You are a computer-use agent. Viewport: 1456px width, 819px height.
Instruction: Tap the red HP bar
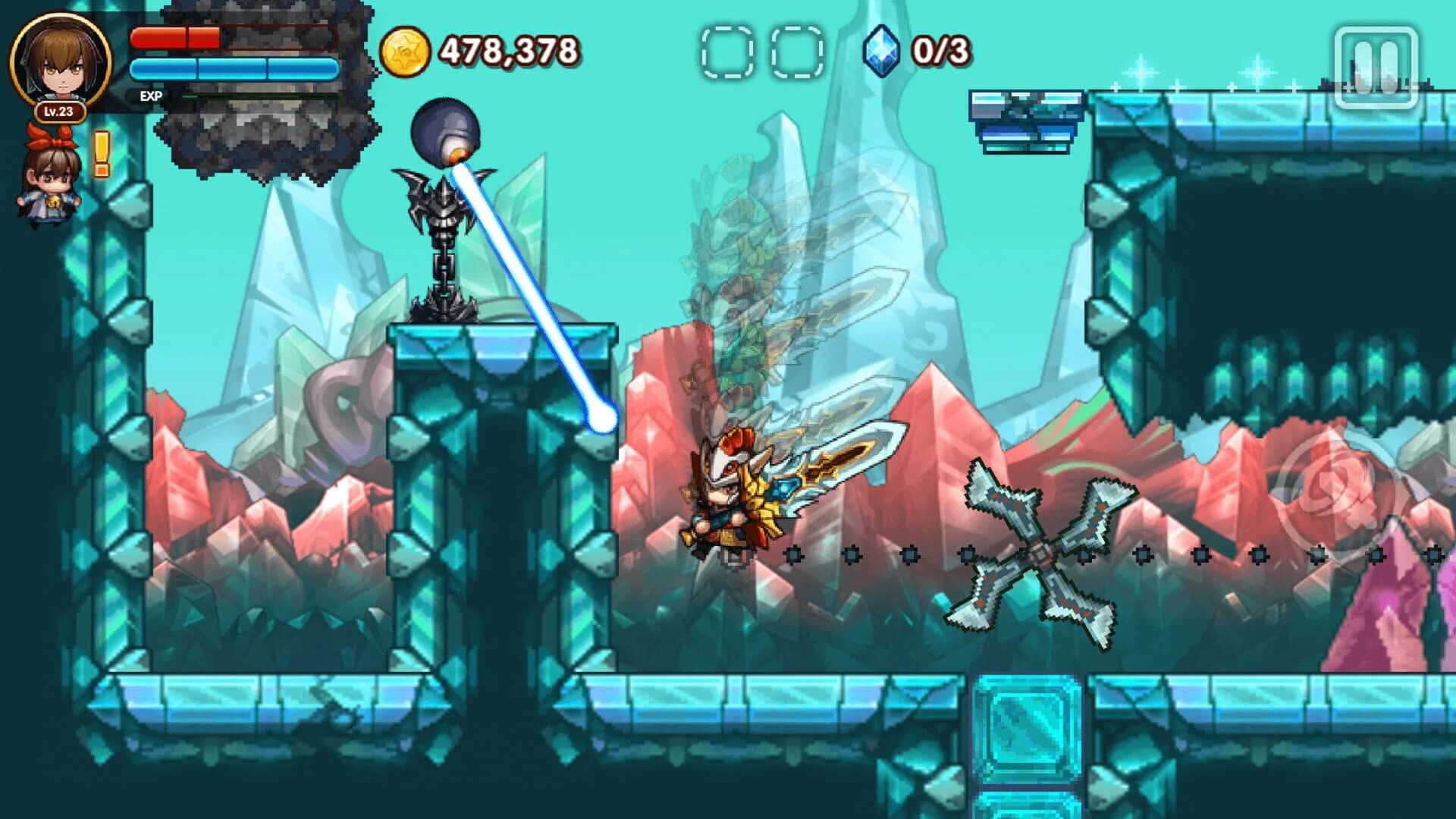(174, 38)
